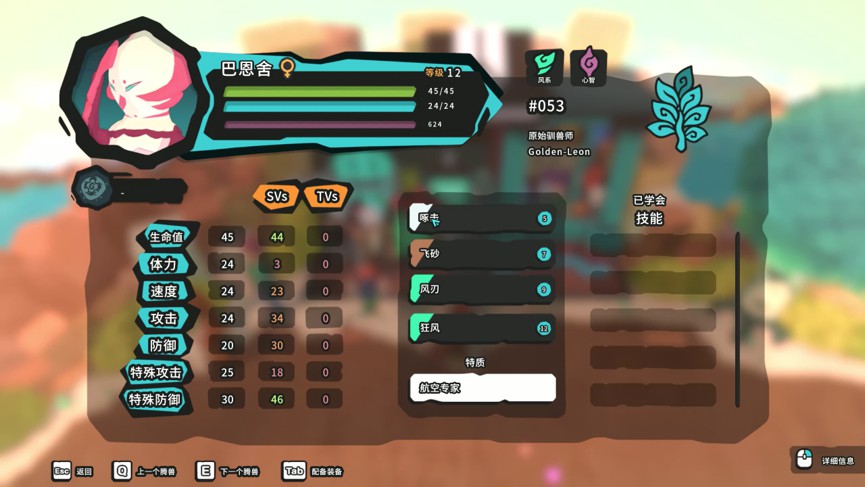Click the 心智 mental type icon
The image size is (865, 487).
pos(588,66)
